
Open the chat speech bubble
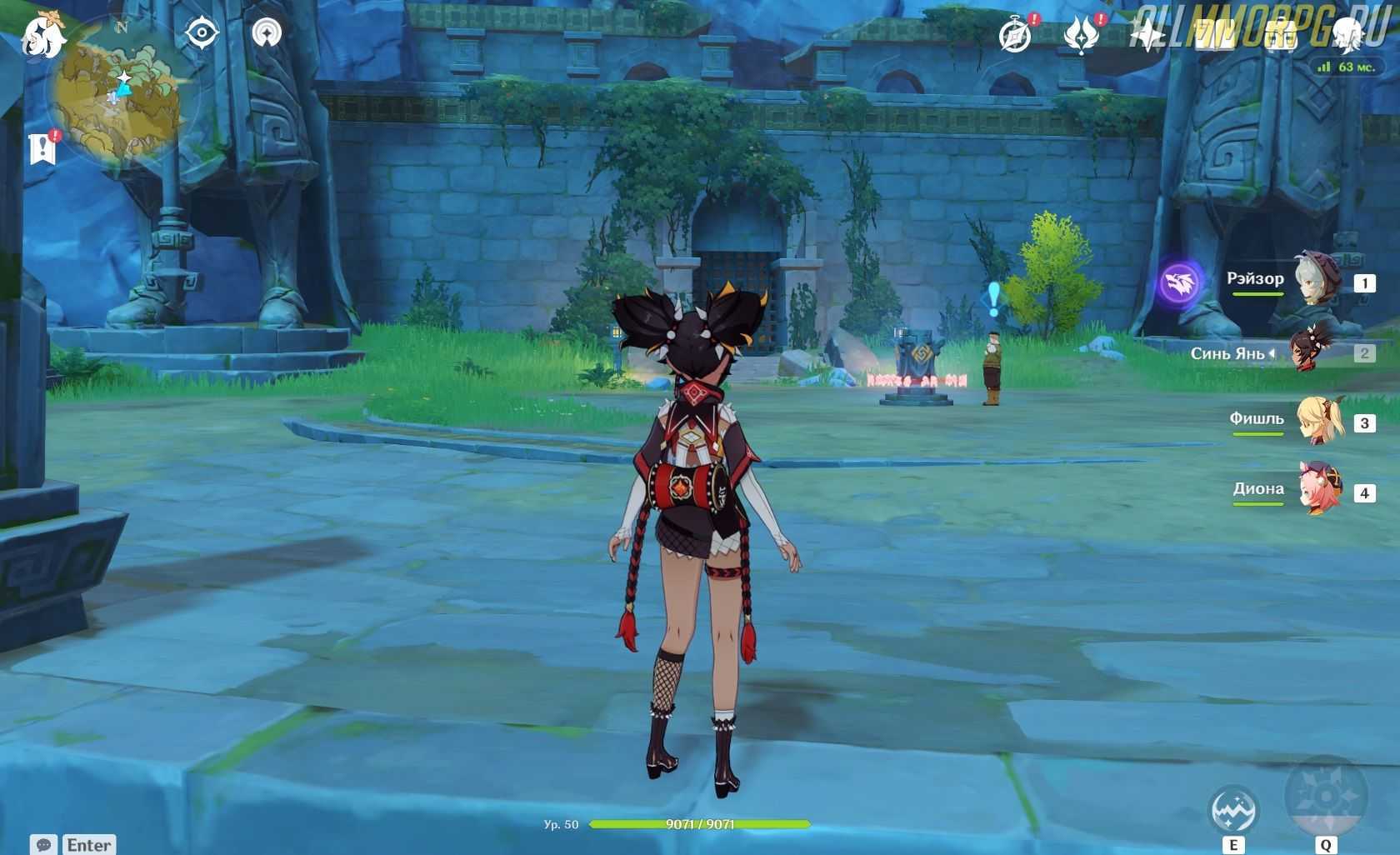(x=44, y=844)
